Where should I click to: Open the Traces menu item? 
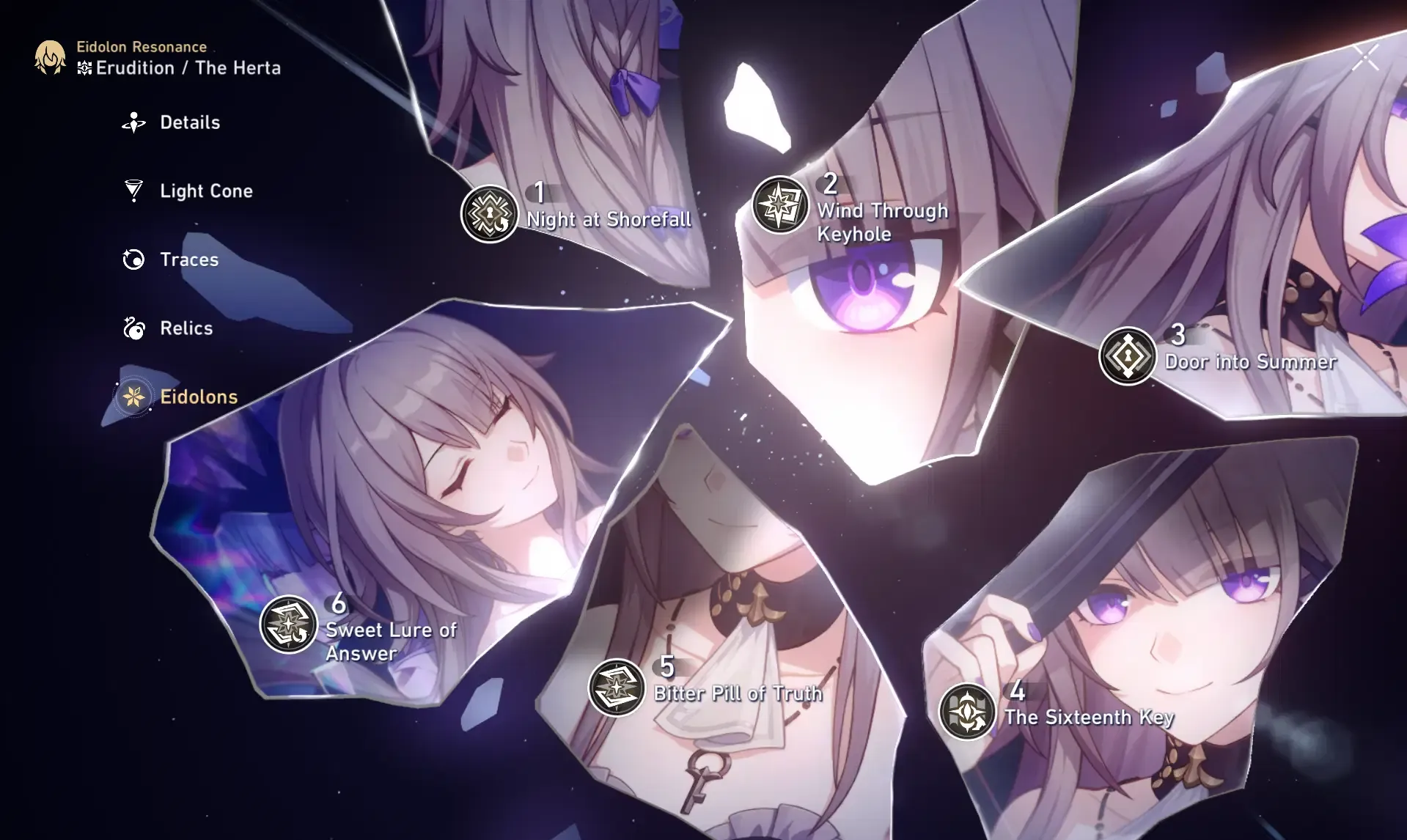click(188, 259)
